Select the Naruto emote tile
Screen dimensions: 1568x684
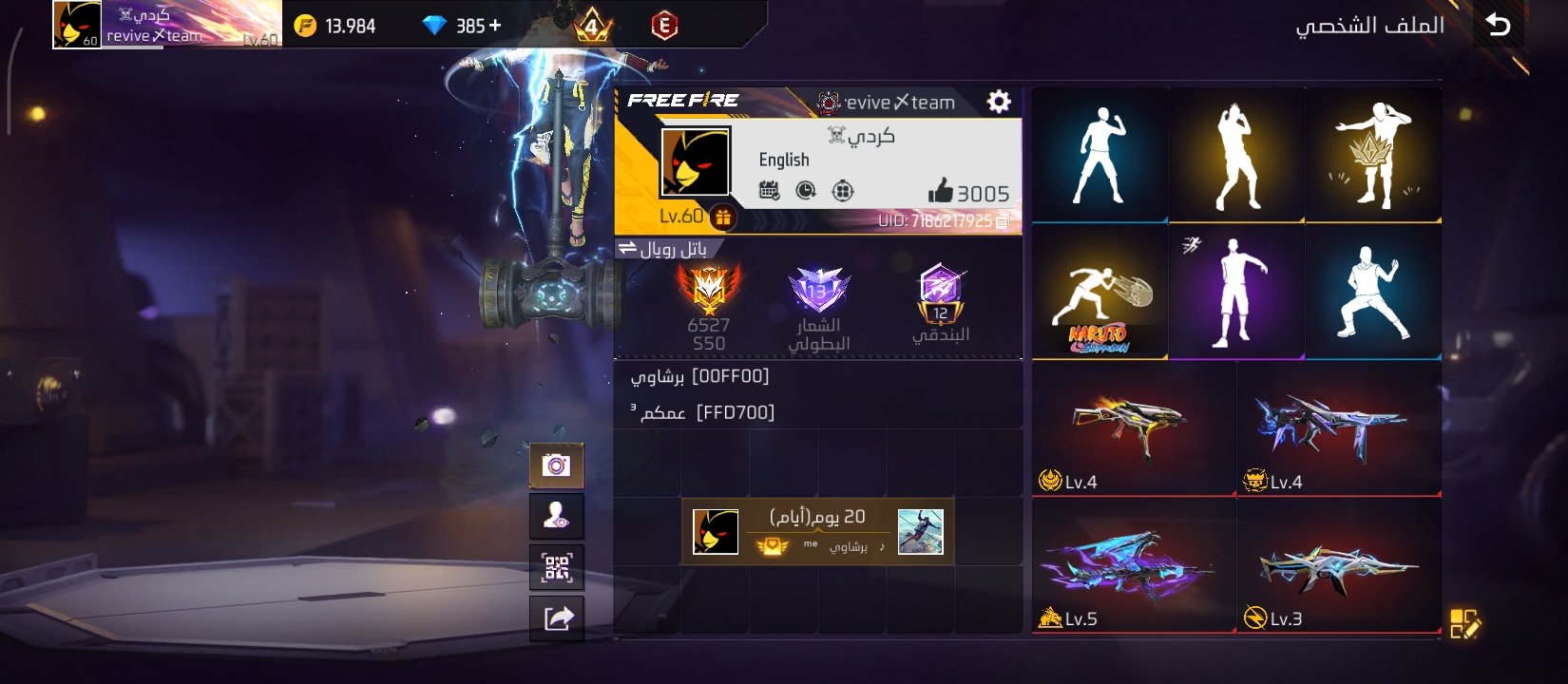click(x=1100, y=293)
